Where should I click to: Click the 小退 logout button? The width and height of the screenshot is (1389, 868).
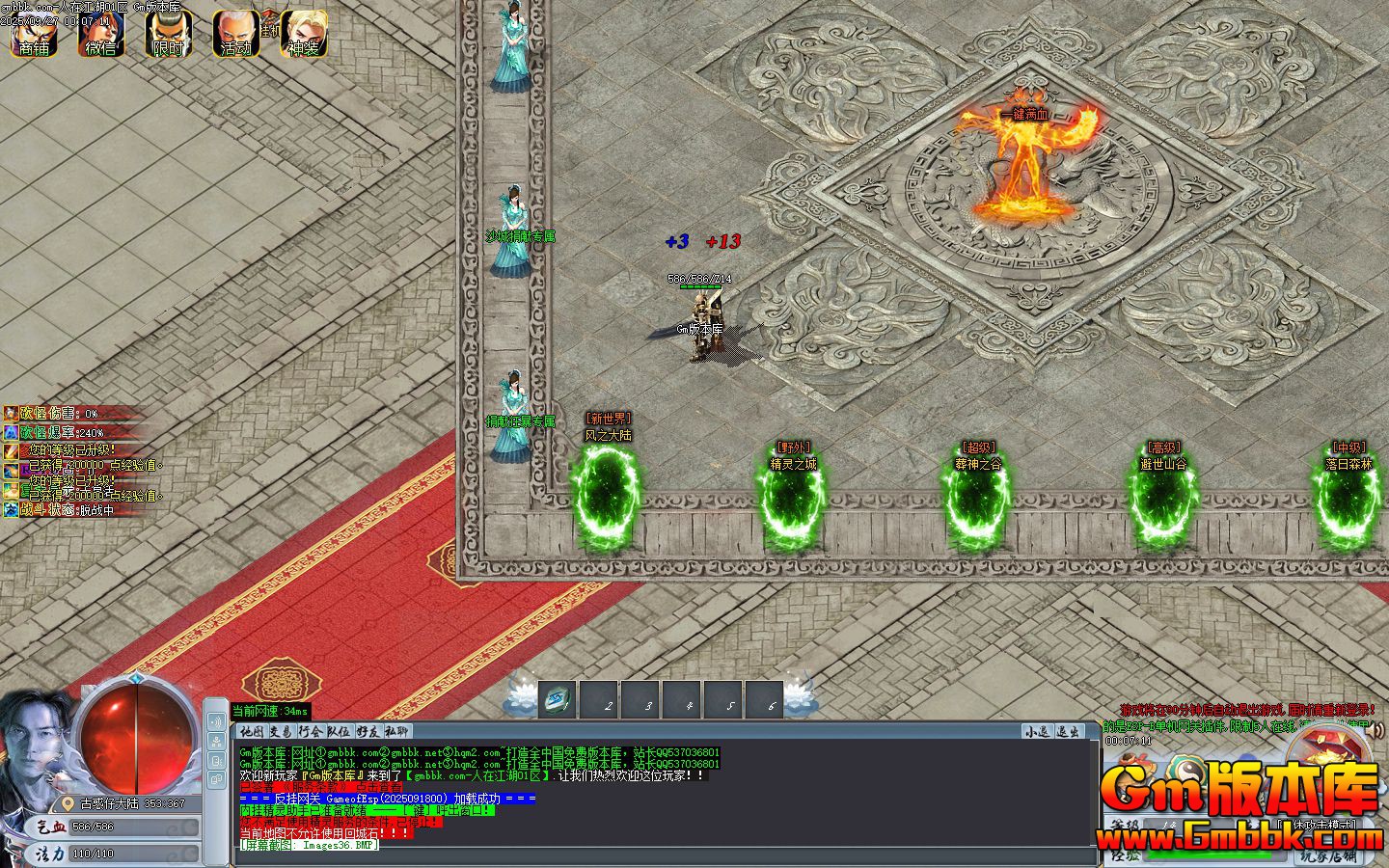point(1037,732)
